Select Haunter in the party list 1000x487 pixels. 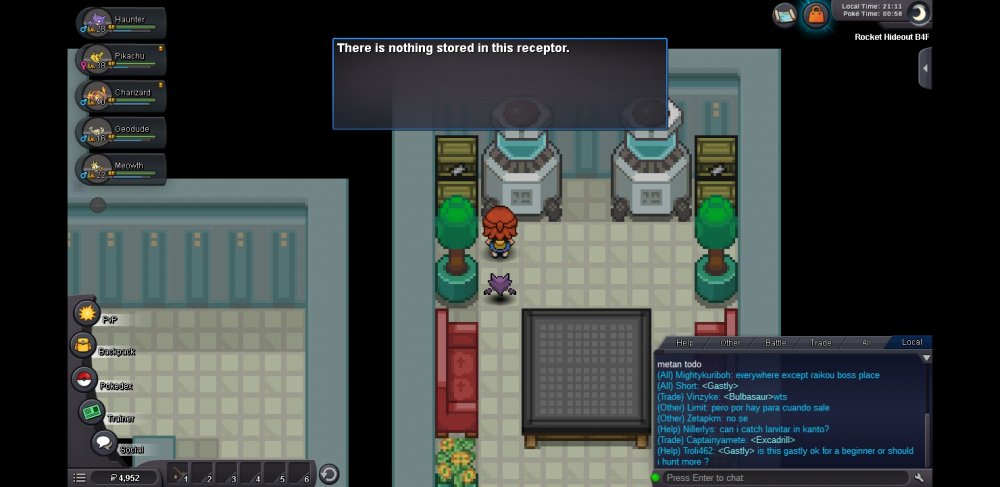(122, 23)
